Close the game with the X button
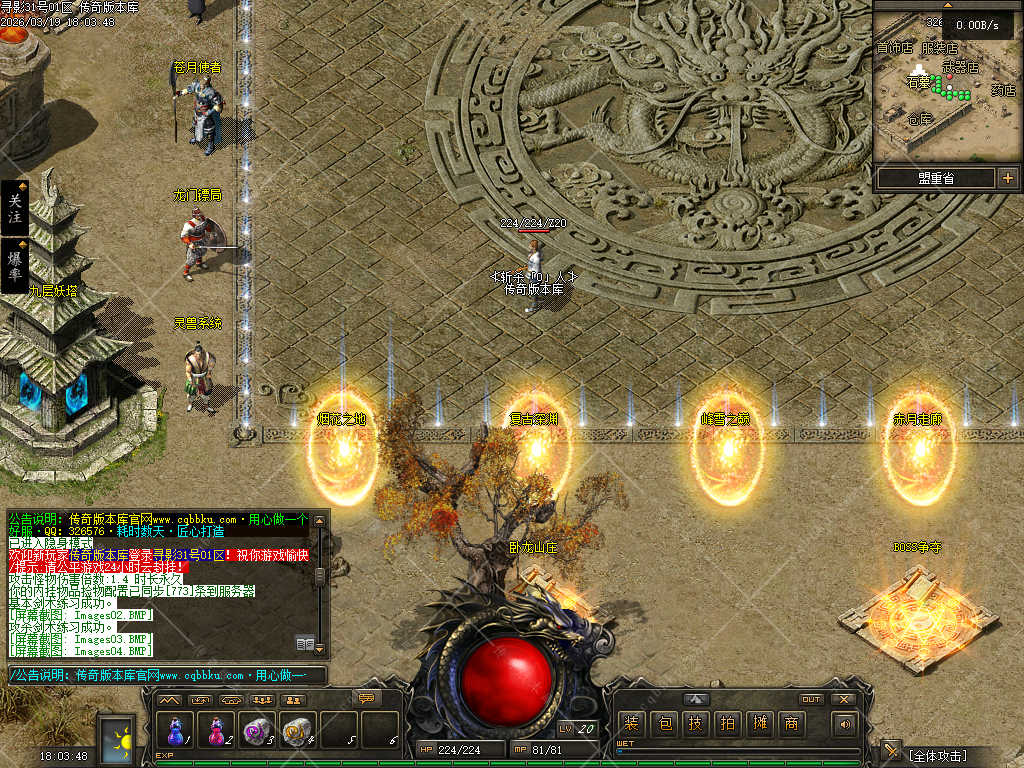The height and width of the screenshot is (768, 1024). tap(843, 699)
